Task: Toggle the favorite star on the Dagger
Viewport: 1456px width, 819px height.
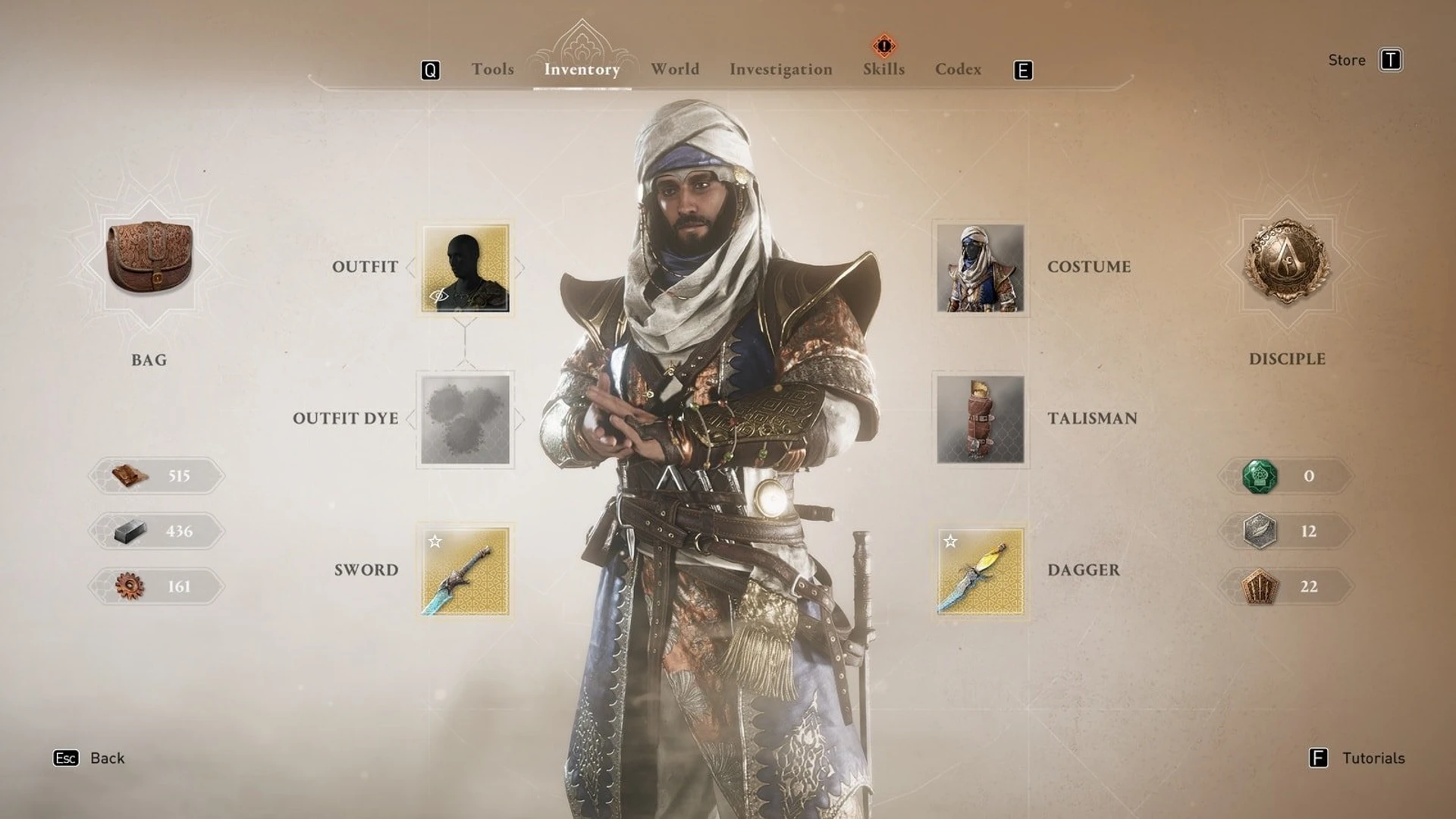Action: [x=950, y=541]
